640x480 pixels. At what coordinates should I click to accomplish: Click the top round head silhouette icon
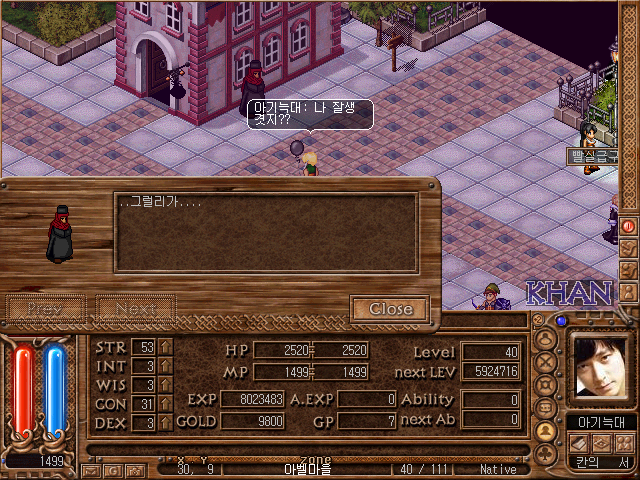pyautogui.click(x=546, y=339)
